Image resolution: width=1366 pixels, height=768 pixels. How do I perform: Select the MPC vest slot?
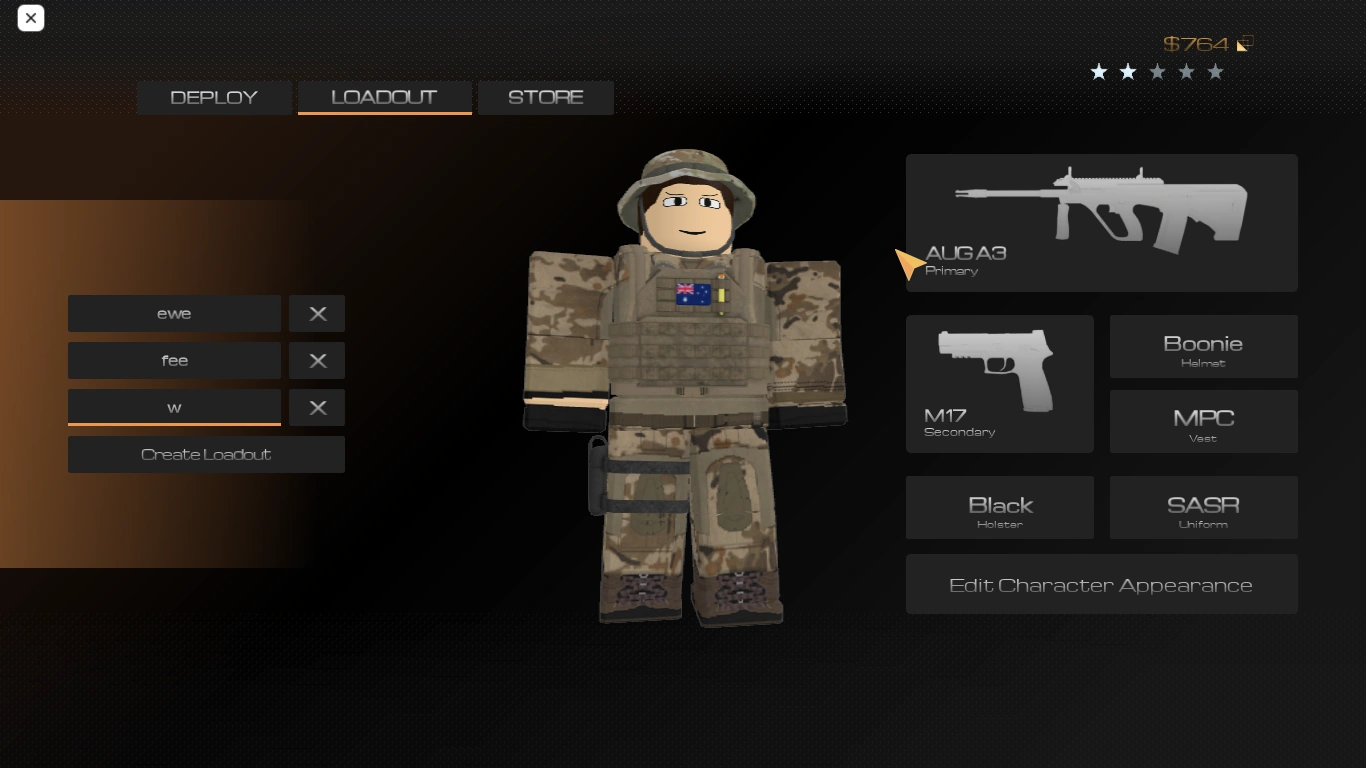[x=1203, y=421]
